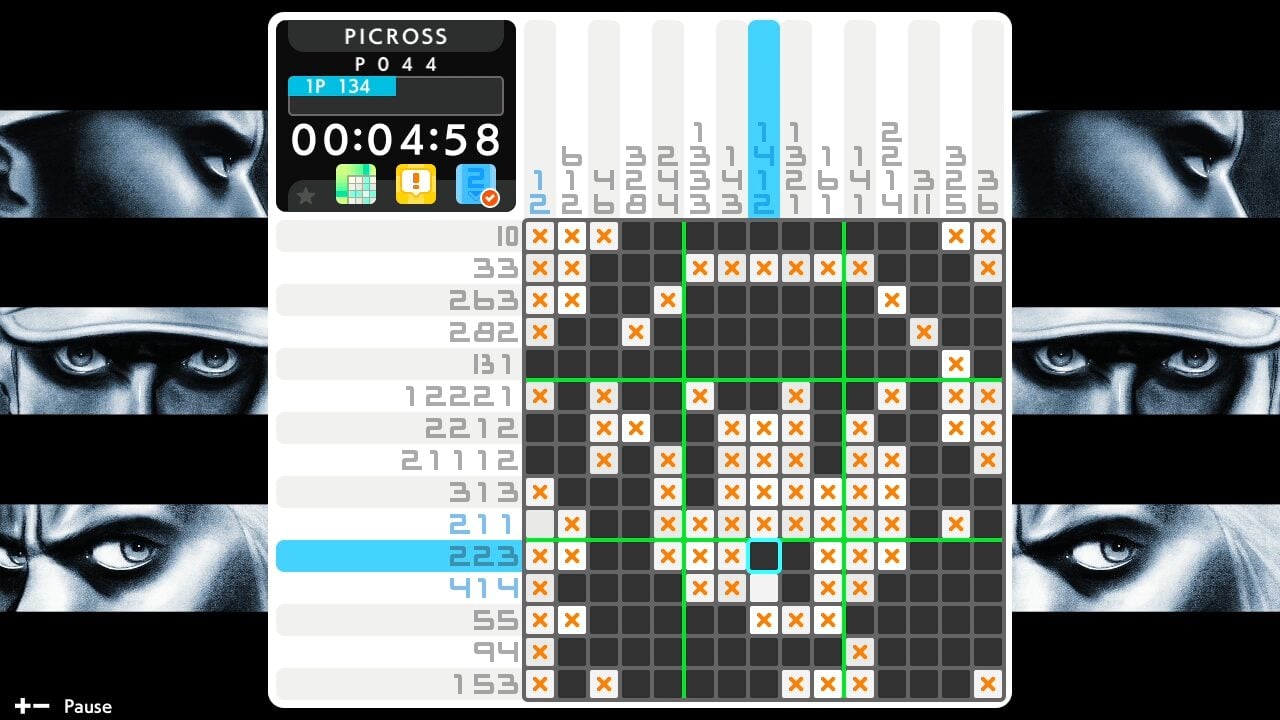
Task: Expand the PICROSS title header
Action: tap(395, 36)
